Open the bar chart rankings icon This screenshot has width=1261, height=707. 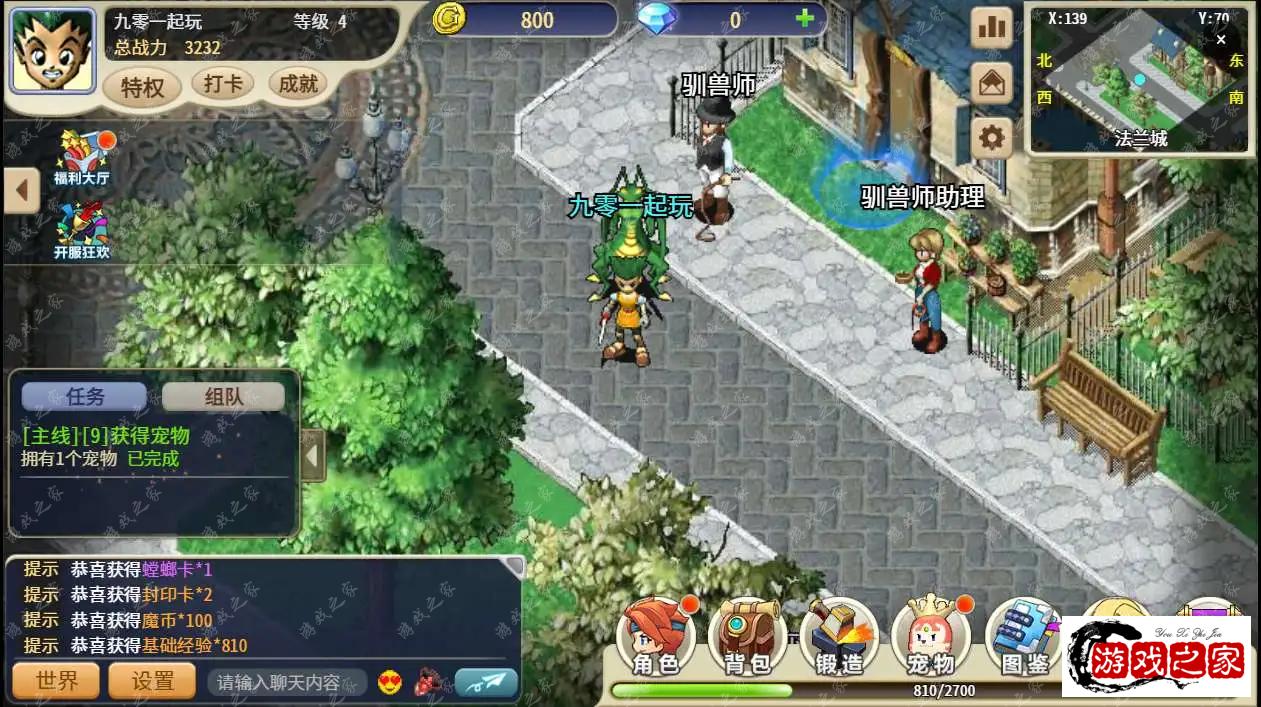[992, 28]
